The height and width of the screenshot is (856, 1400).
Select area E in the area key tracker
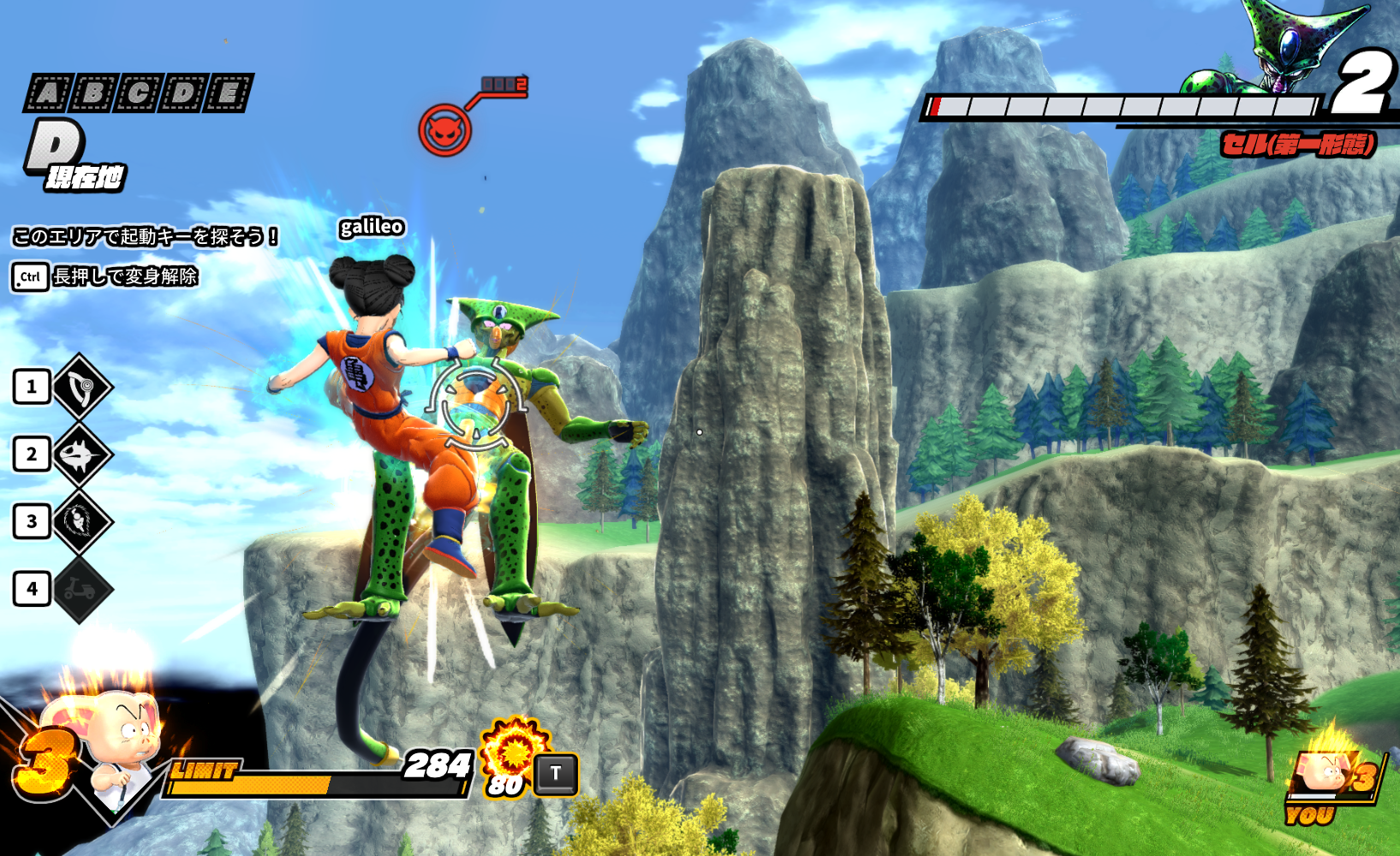[229, 92]
